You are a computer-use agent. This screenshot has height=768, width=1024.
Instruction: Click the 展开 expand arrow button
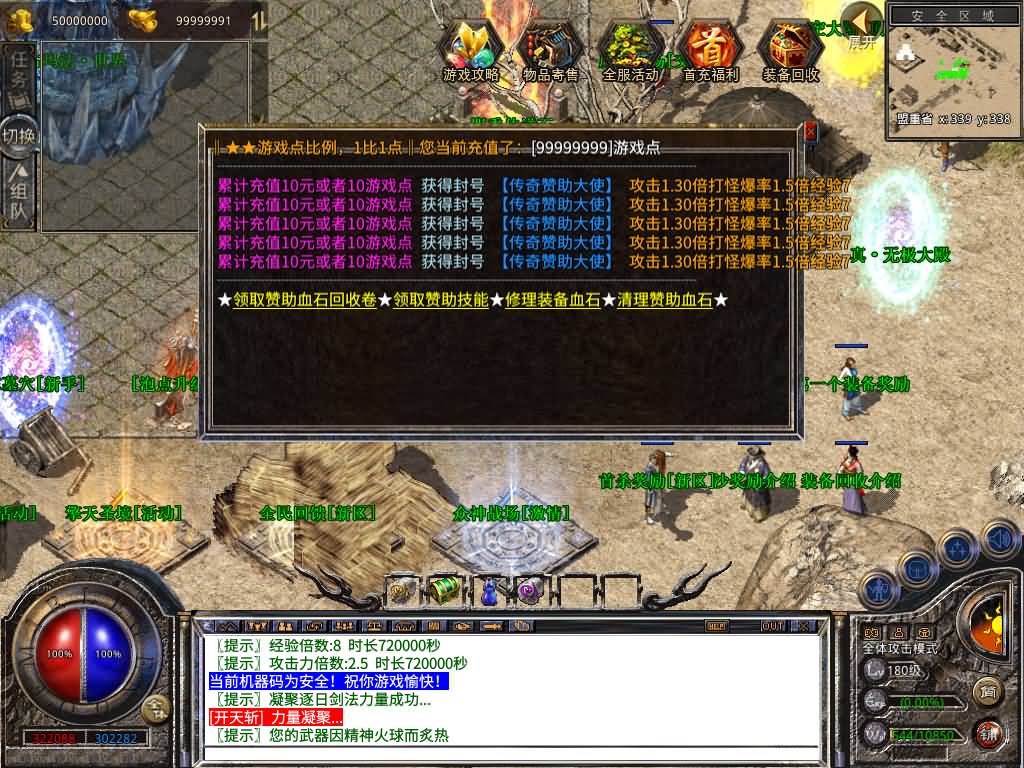click(x=861, y=27)
